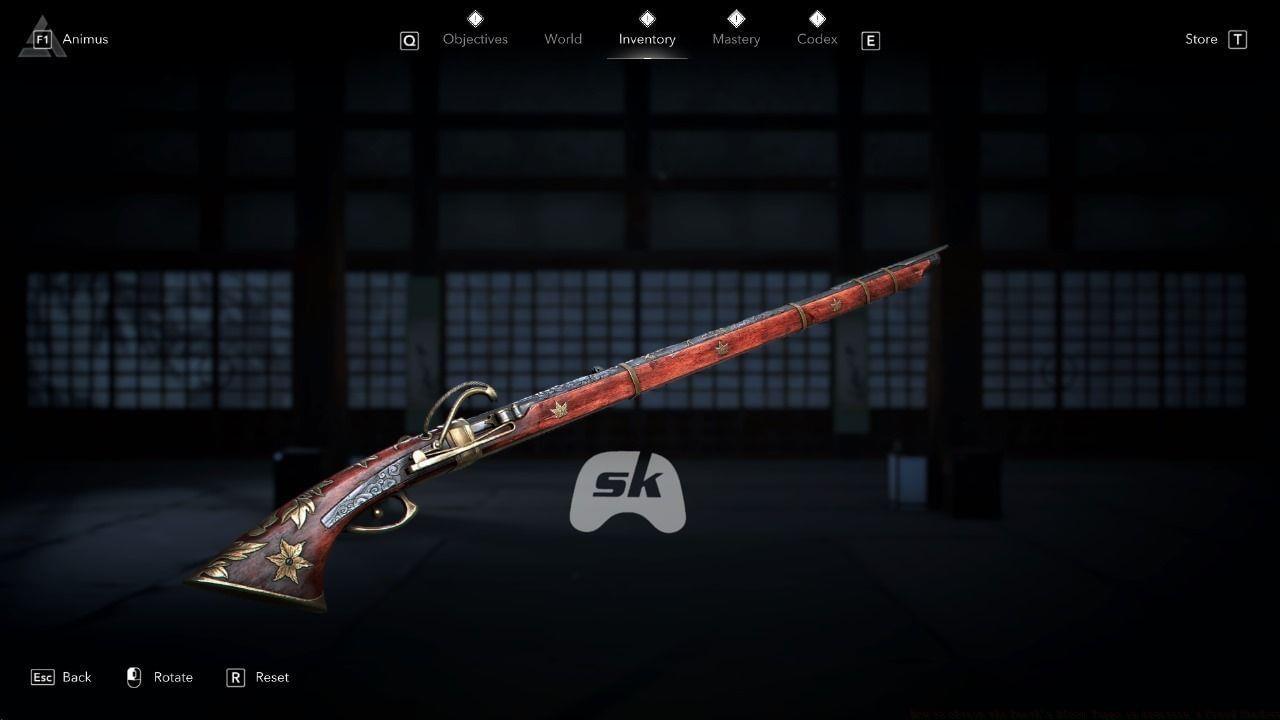Go to the Mastery tab
Screen dimensions: 1280x720
click(x=736, y=39)
